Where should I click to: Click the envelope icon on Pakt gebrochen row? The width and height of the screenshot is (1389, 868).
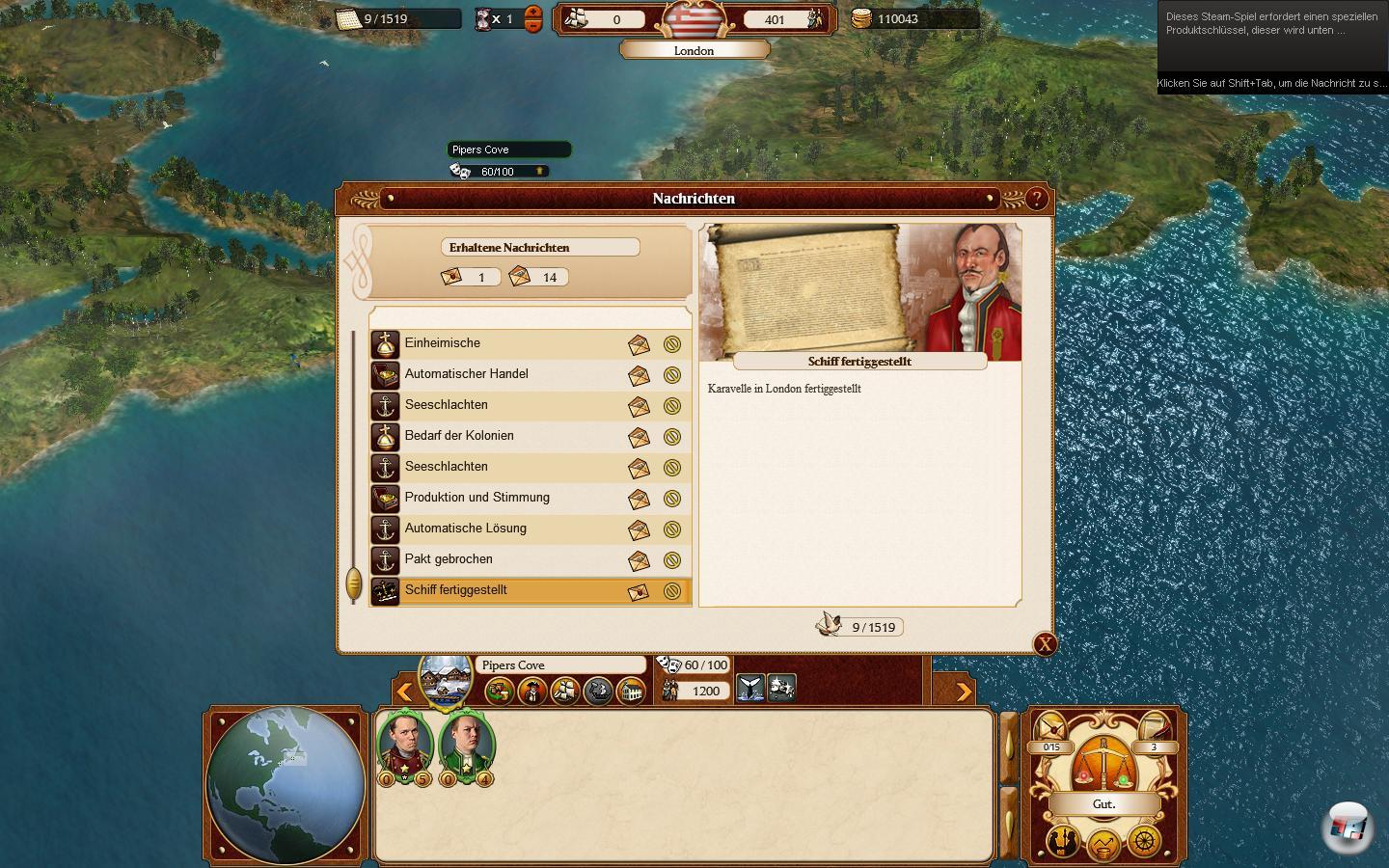[639, 560]
